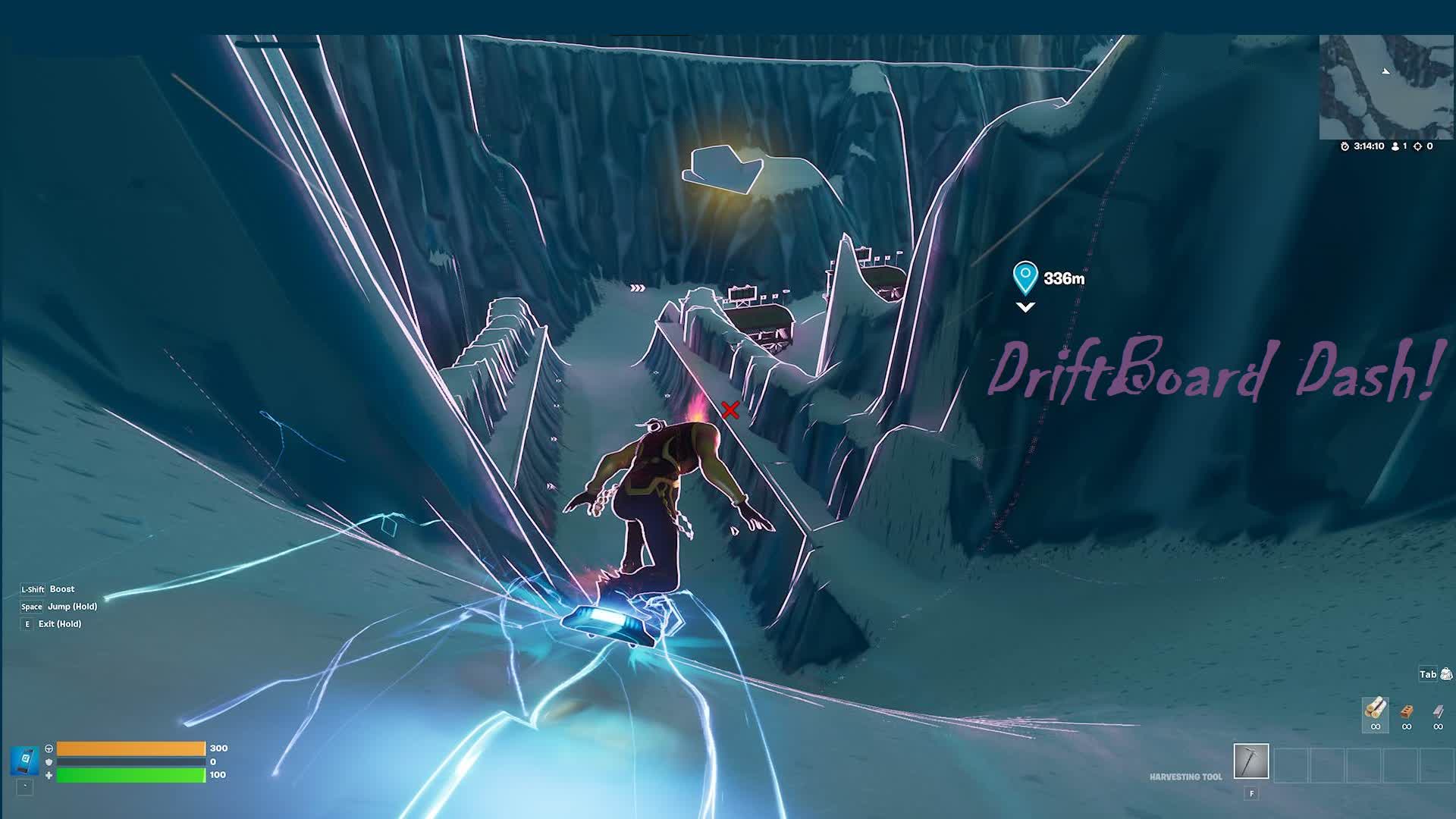Click the Boost keybind label

[61, 589]
